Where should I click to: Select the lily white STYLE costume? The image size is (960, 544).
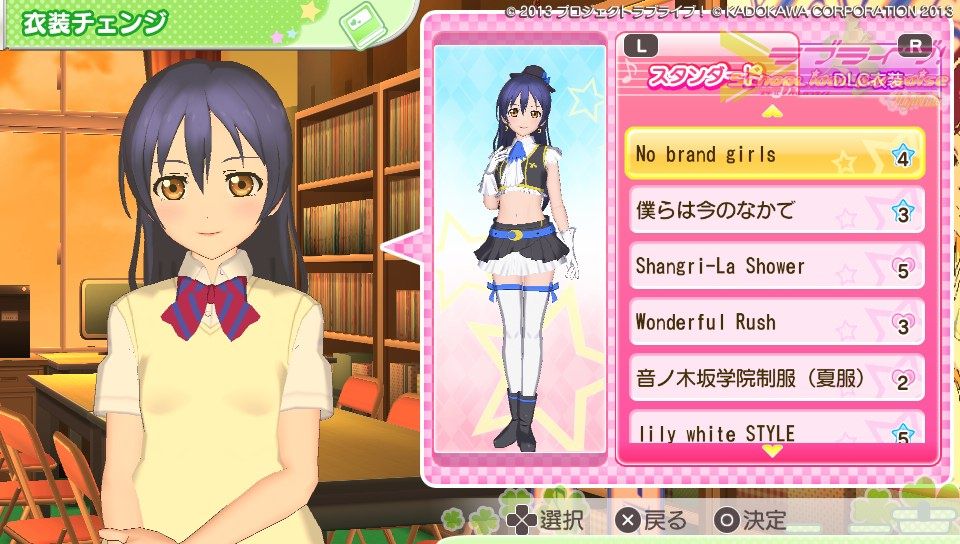tap(774, 430)
